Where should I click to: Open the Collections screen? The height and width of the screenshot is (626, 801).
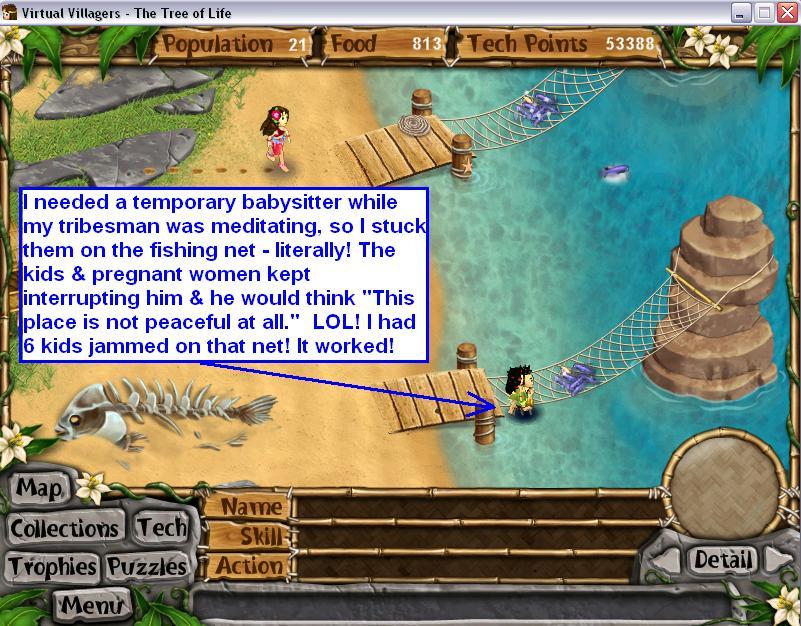point(65,528)
